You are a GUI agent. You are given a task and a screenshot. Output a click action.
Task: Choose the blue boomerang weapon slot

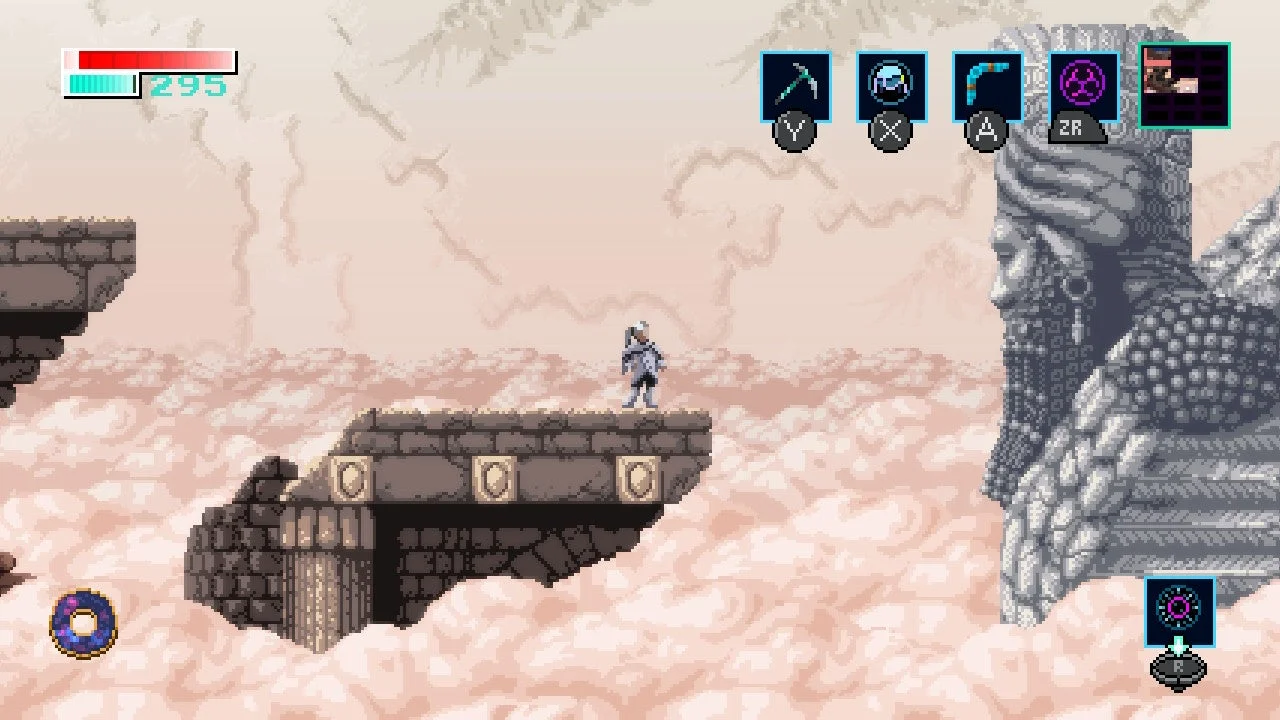[987, 87]
